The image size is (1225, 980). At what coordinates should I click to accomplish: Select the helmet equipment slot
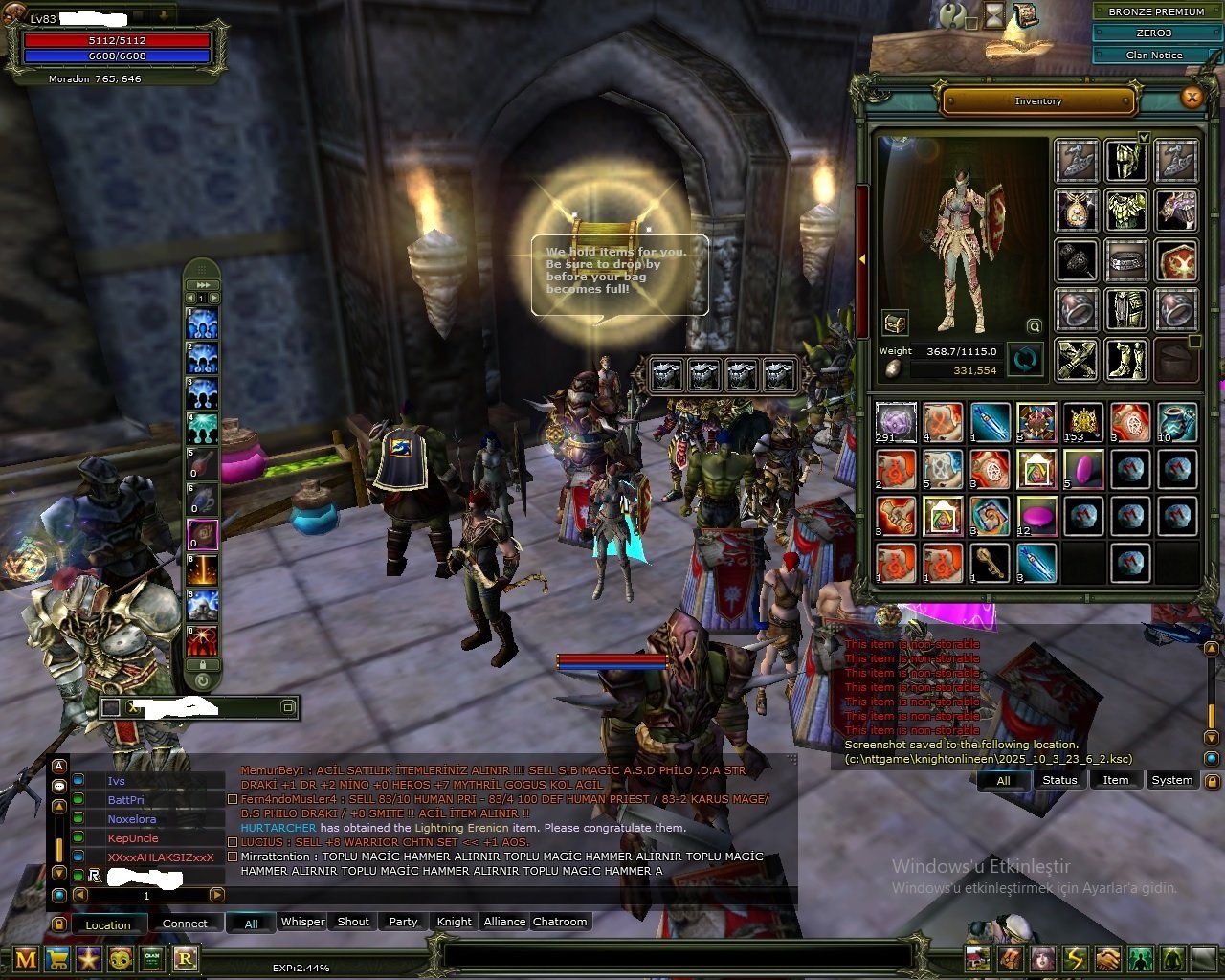click(1126, 160)
